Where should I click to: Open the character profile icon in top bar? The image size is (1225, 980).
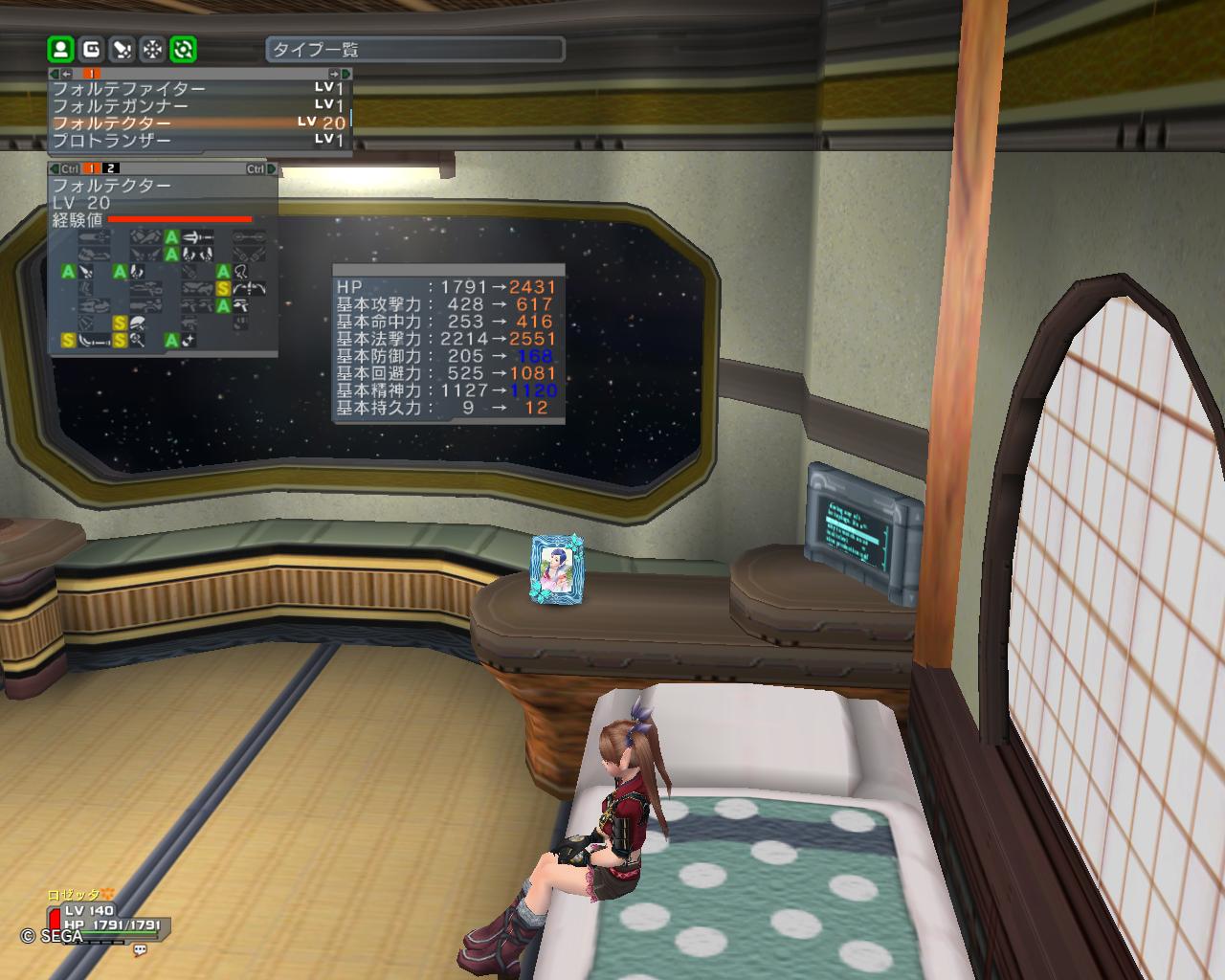pos(60,49)
